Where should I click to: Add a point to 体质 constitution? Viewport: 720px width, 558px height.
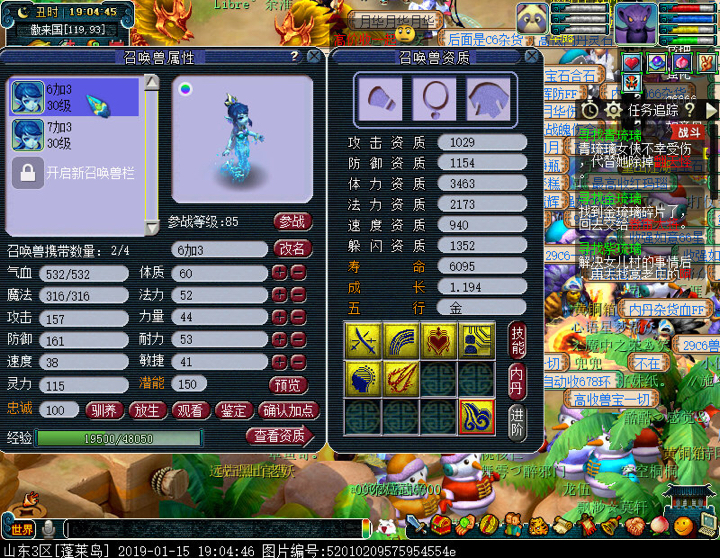coord(280,273)
